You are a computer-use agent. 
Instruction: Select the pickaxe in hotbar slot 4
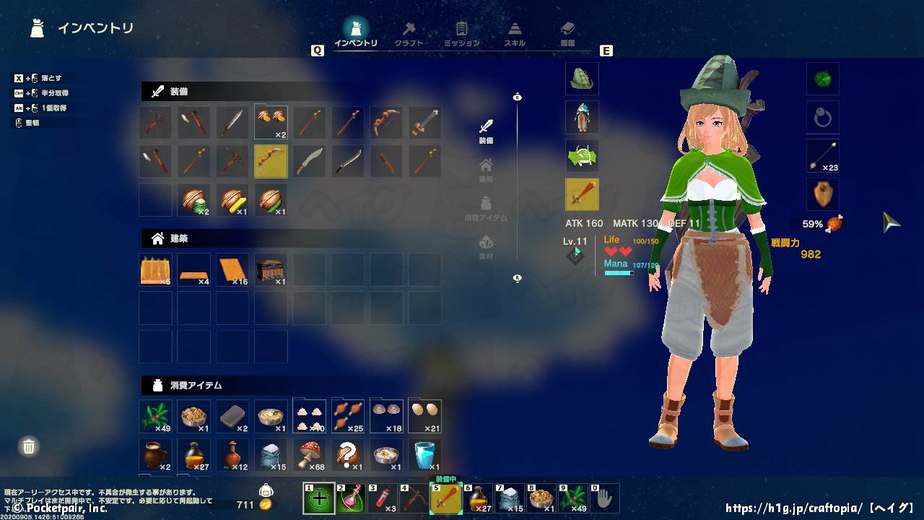[414, 498]
